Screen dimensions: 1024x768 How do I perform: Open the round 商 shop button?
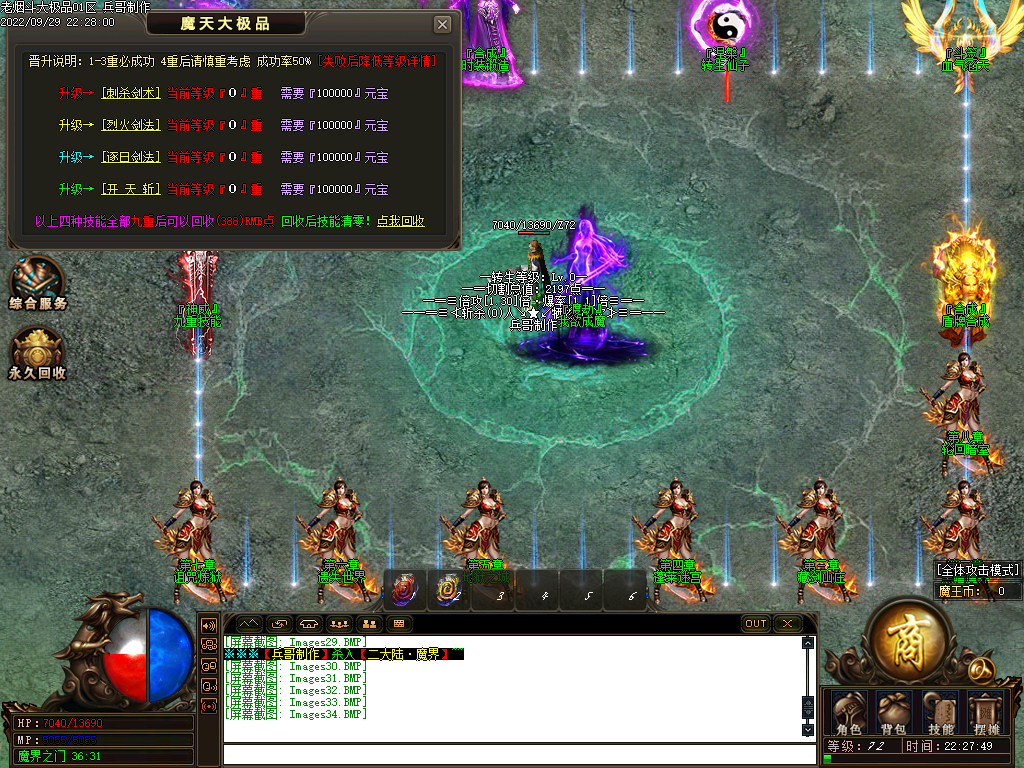point(909,636)
